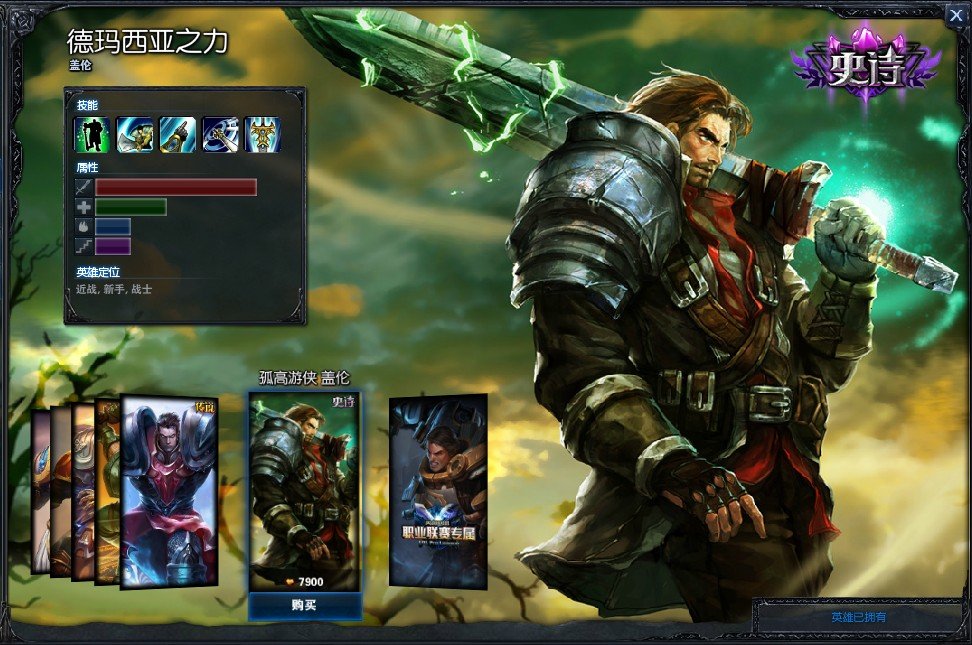Select the pointing gauntlet ability icon
The width and height of the screenshot is (972, 645).
pos(177,135)
